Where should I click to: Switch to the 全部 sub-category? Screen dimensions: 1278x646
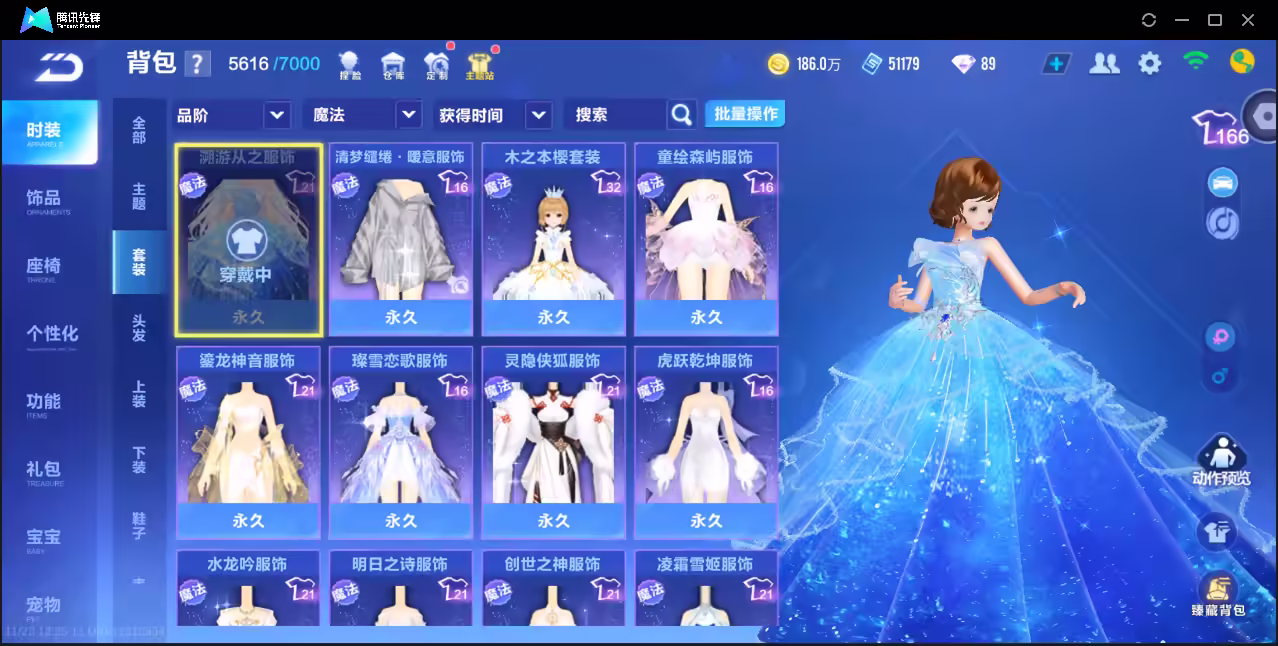pyautogui.click(x=139, y=130)
